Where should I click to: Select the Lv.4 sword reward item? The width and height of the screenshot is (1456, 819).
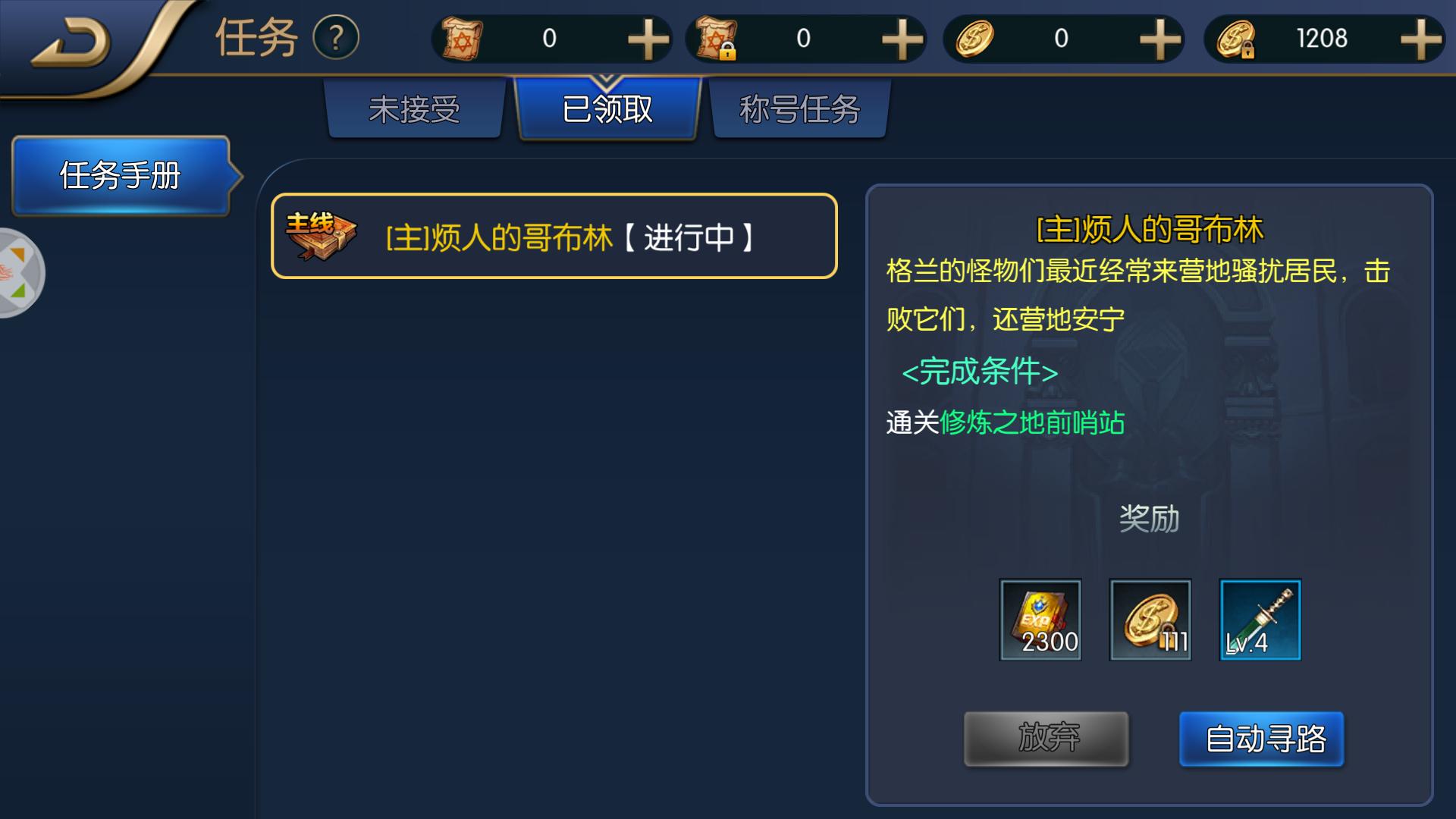tap(1259, 620)
